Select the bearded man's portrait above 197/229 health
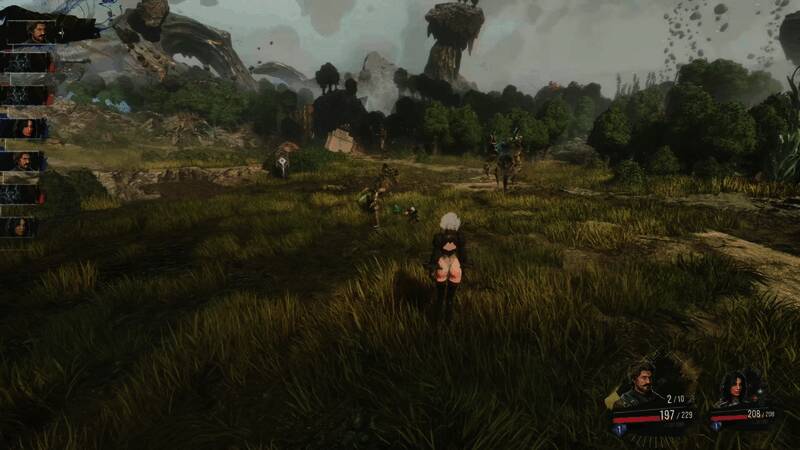The width and height of the screenshot is (800, 450). pyautogui.click(x=639, y=385)
